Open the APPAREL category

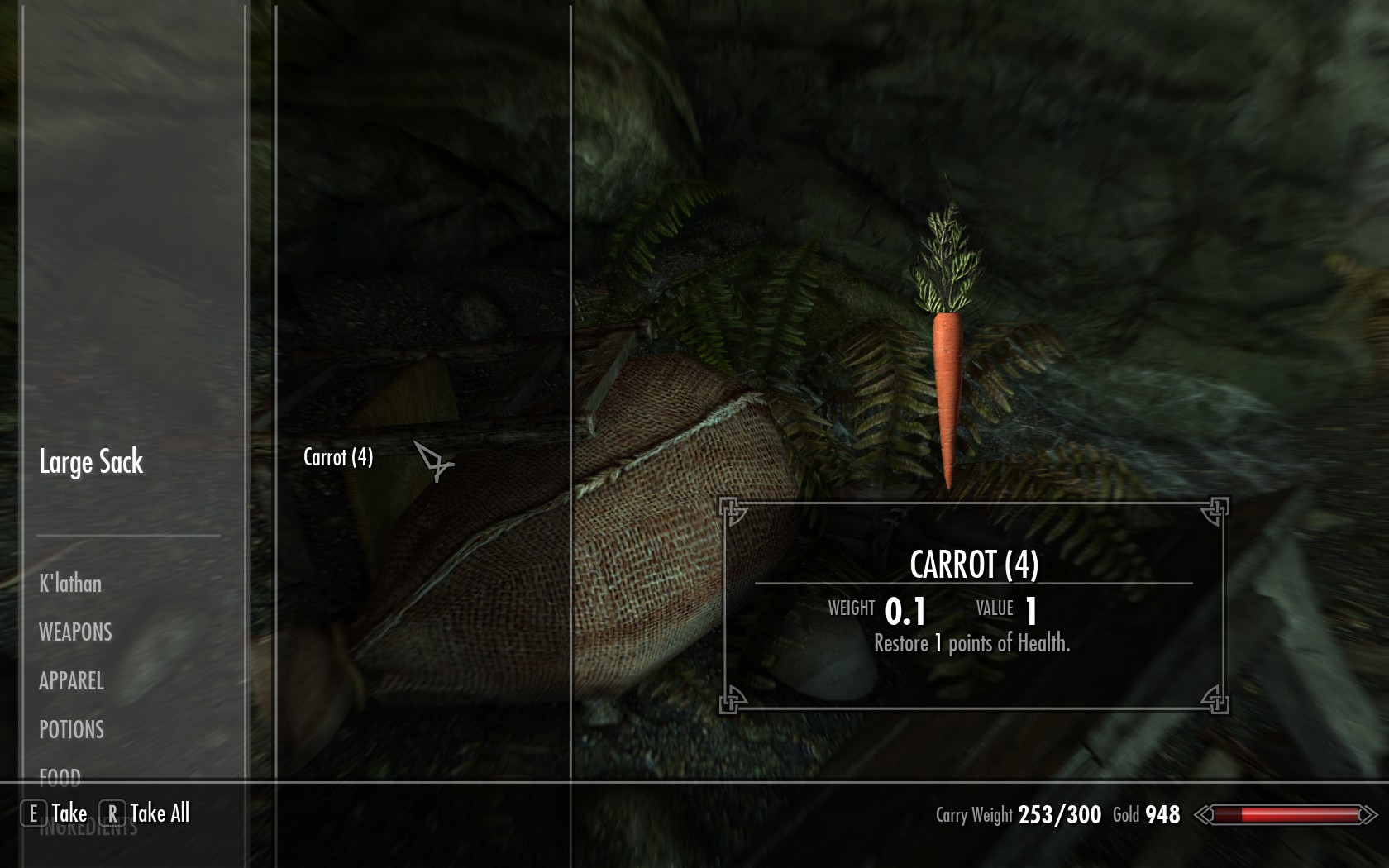coord(71,681)
